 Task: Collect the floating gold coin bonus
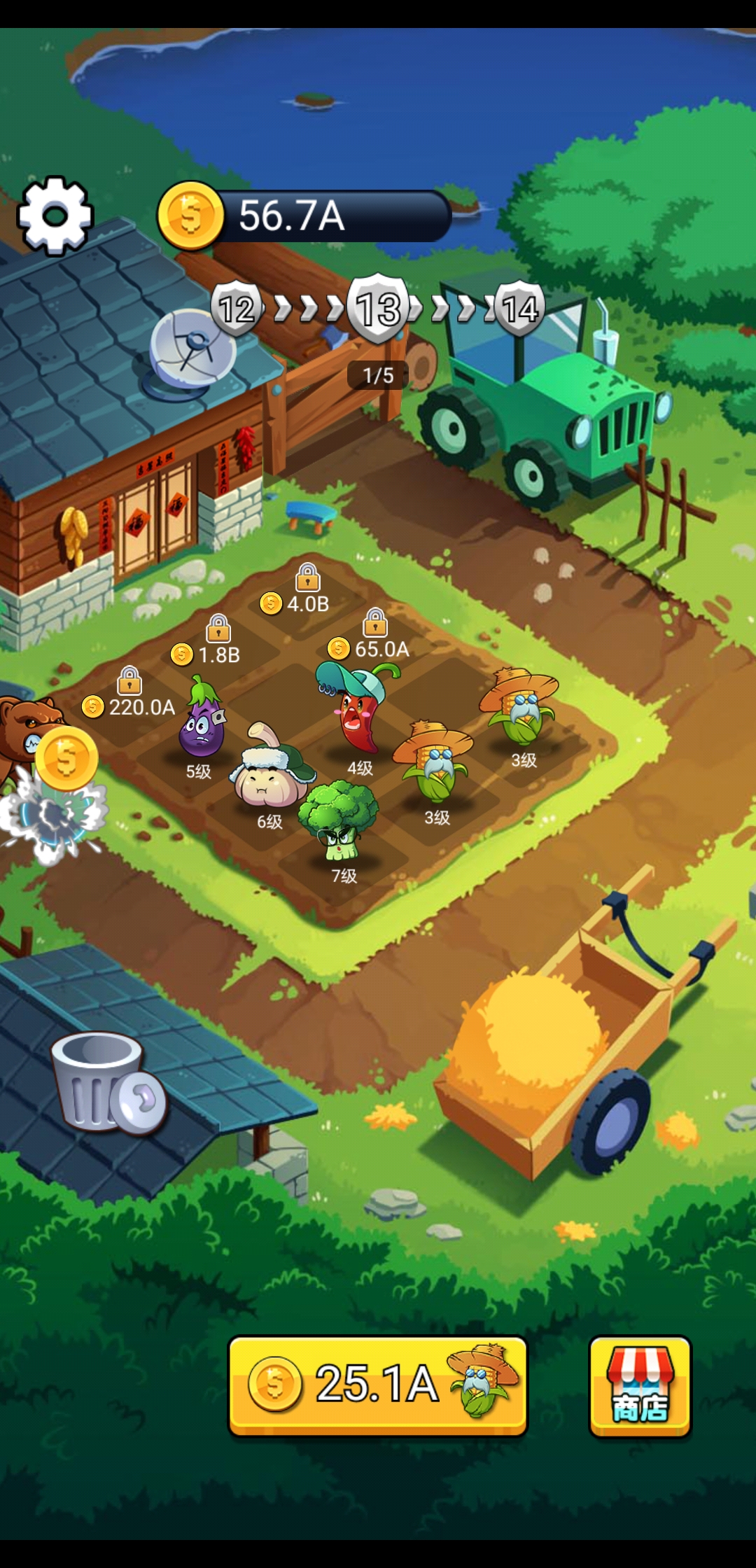[x=66, y=758]
